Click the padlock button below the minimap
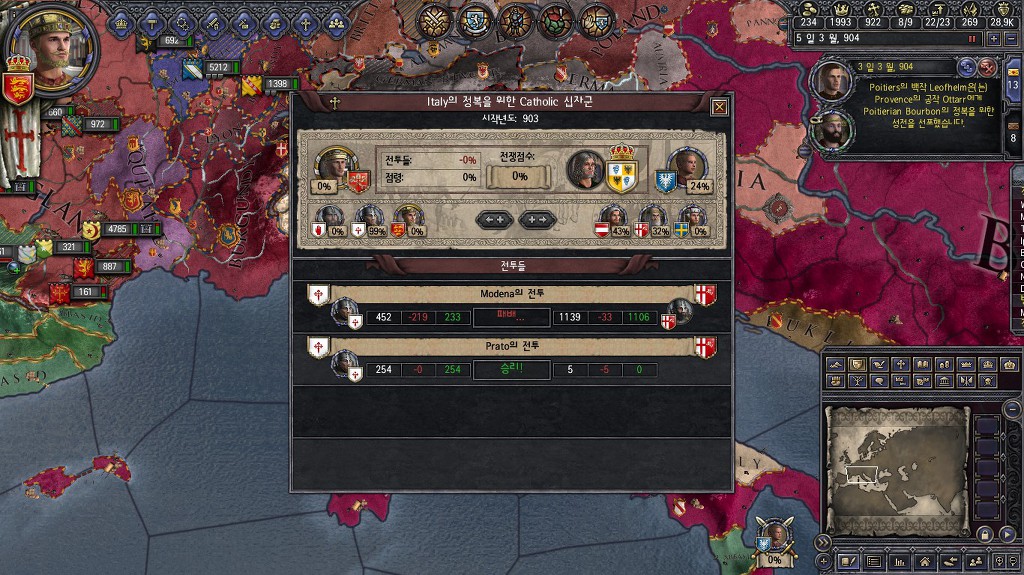The image size is (1024, 575). (x=984, y=536)
